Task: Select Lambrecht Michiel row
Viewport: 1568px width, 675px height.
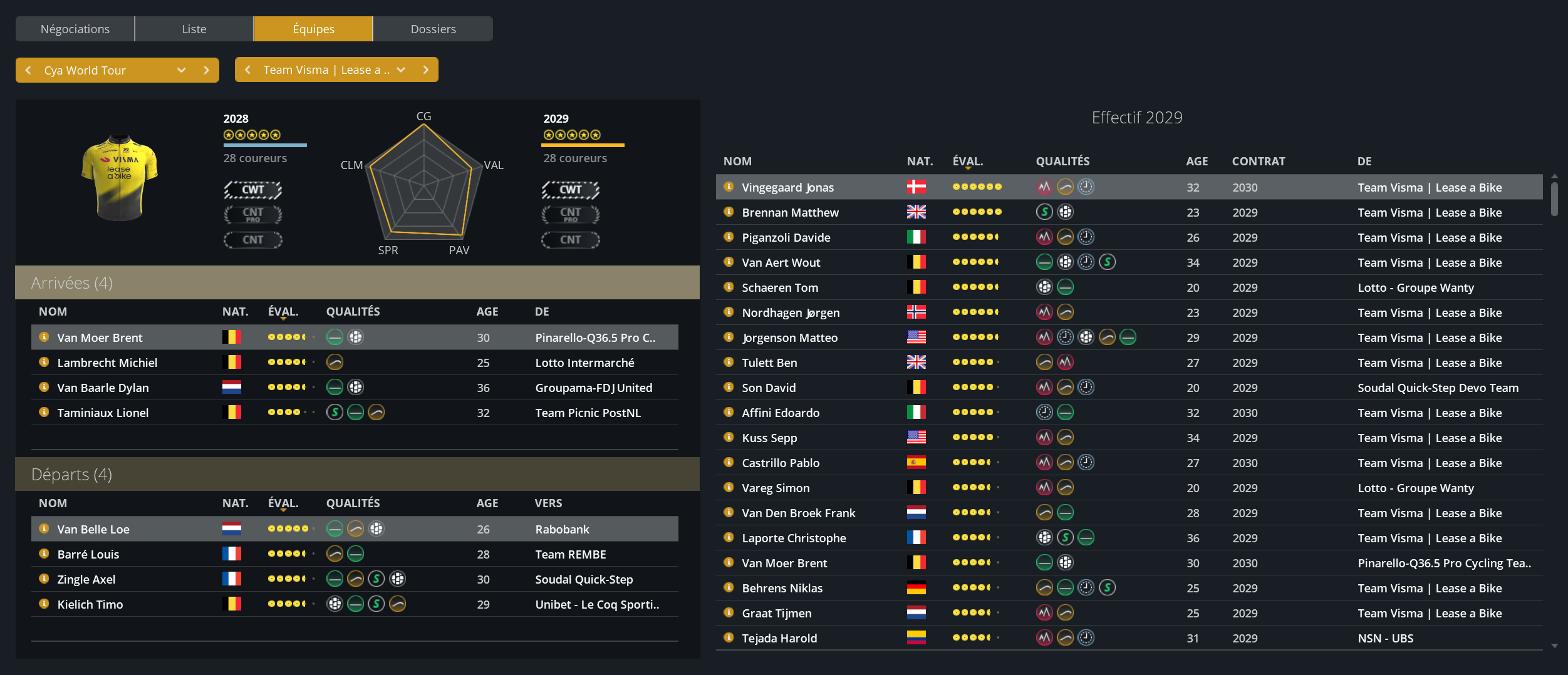Action: pyautogui.click(x=107, y=363)
